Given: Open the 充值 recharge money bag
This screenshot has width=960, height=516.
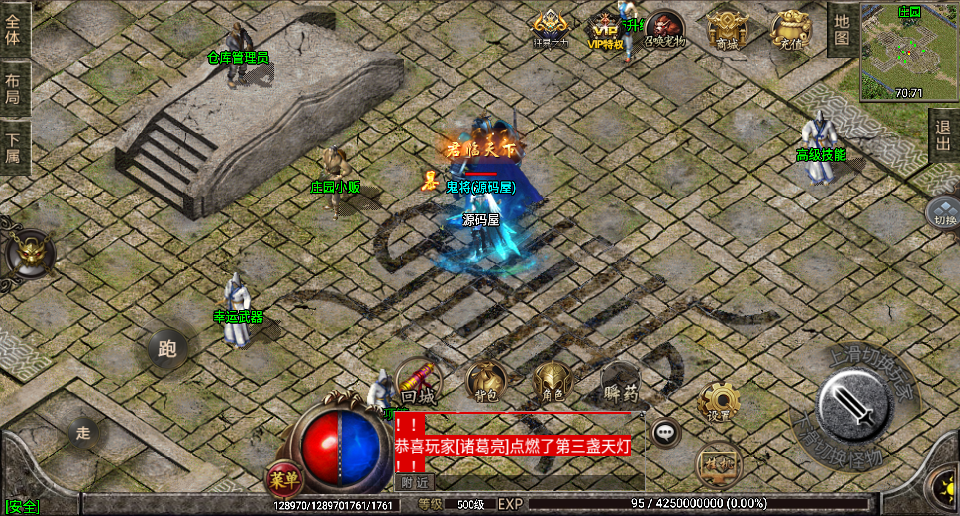Looking at the screenshot, I should (x=789, y=29).
